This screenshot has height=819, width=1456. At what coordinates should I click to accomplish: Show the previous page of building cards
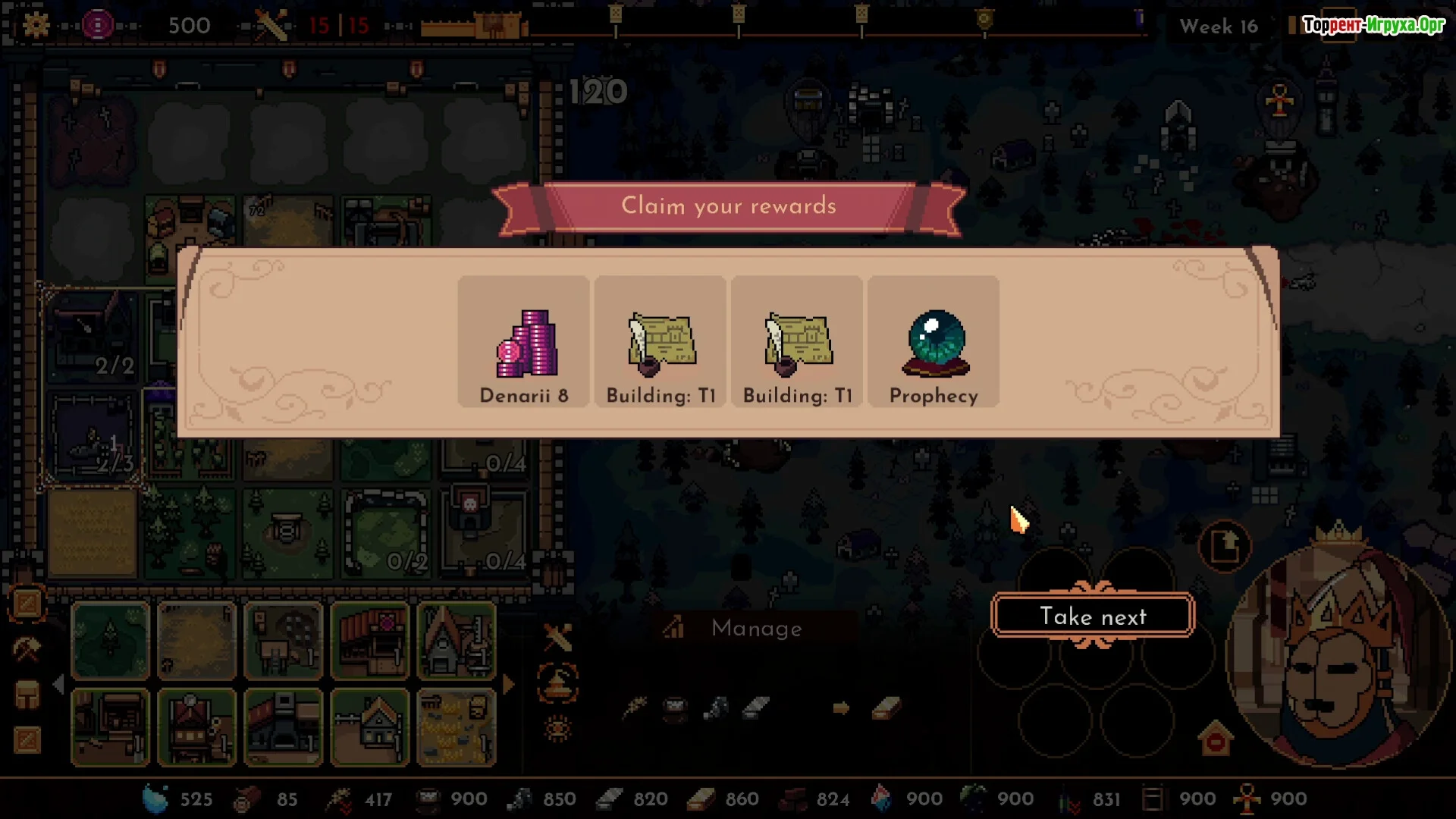click(x=59, y=685)
